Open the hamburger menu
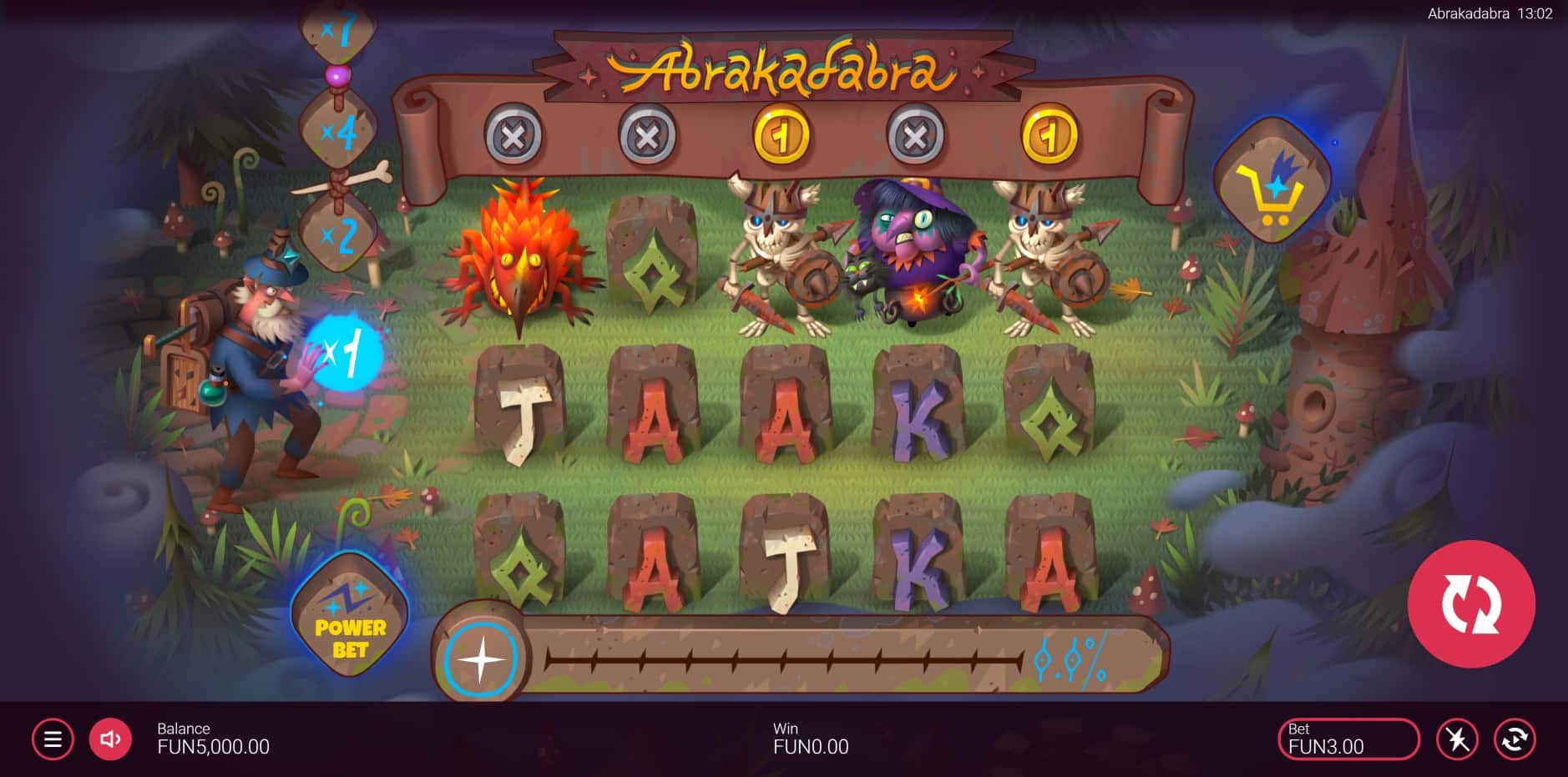Image resolution: width=1568 pixels, height=777 pixels. [x=53, y=739]
